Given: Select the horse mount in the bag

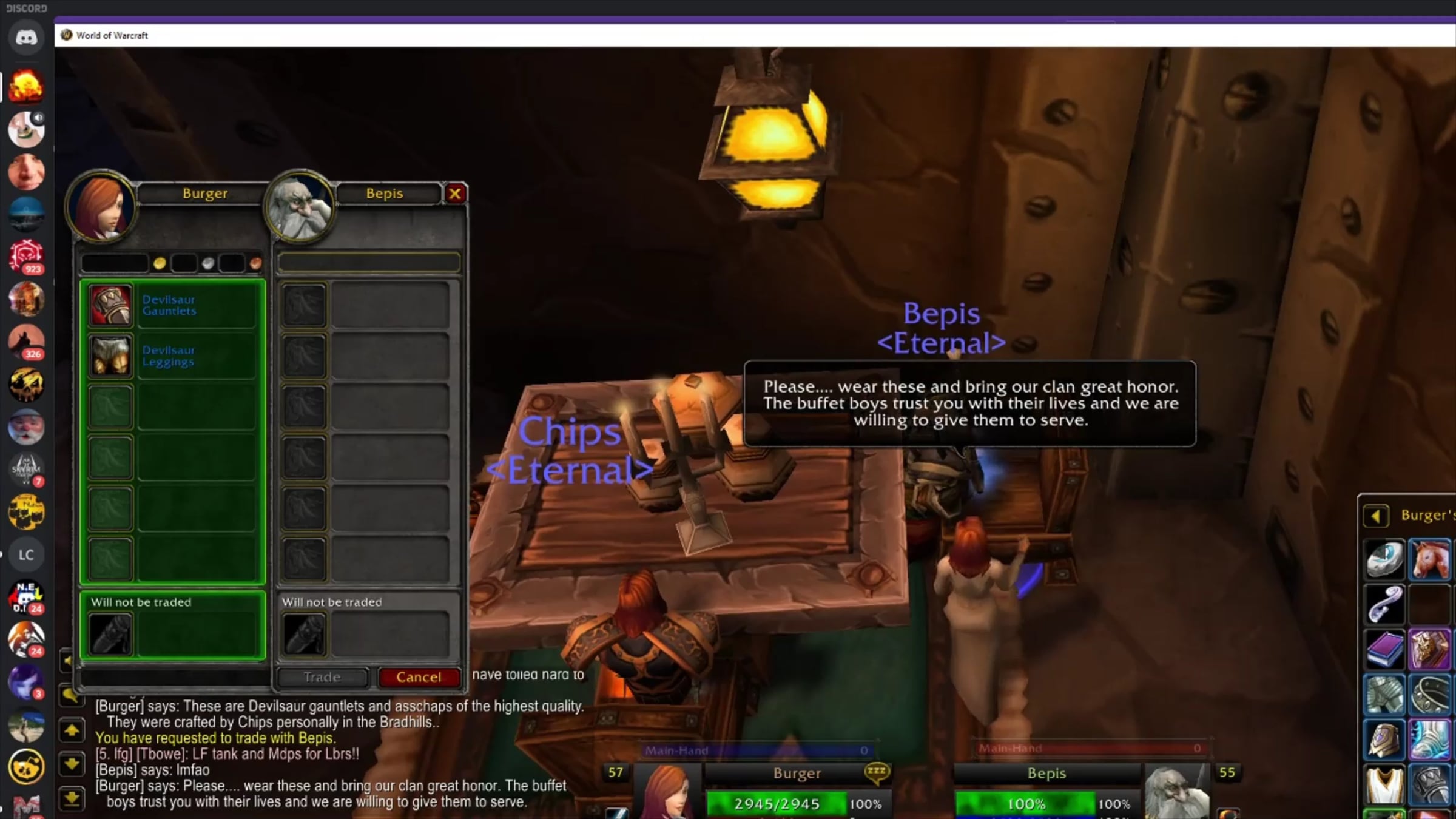Looking at the screenshot, I should coord(1429,559).
